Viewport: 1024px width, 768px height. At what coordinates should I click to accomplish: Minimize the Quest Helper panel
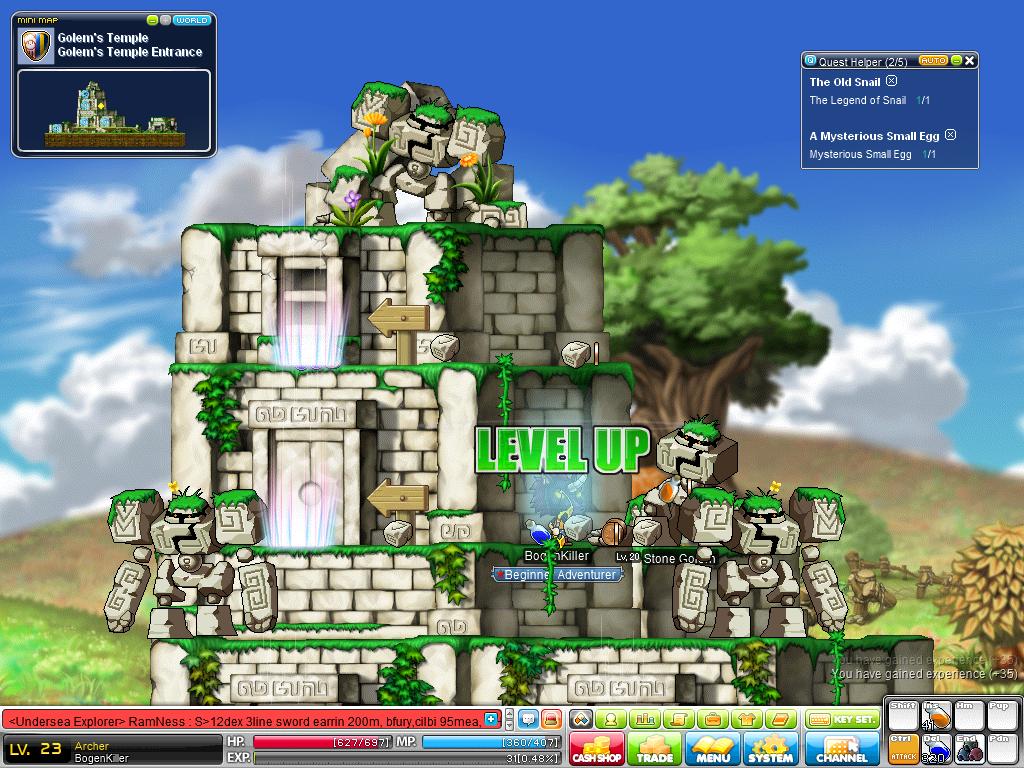tap(956, 61)
